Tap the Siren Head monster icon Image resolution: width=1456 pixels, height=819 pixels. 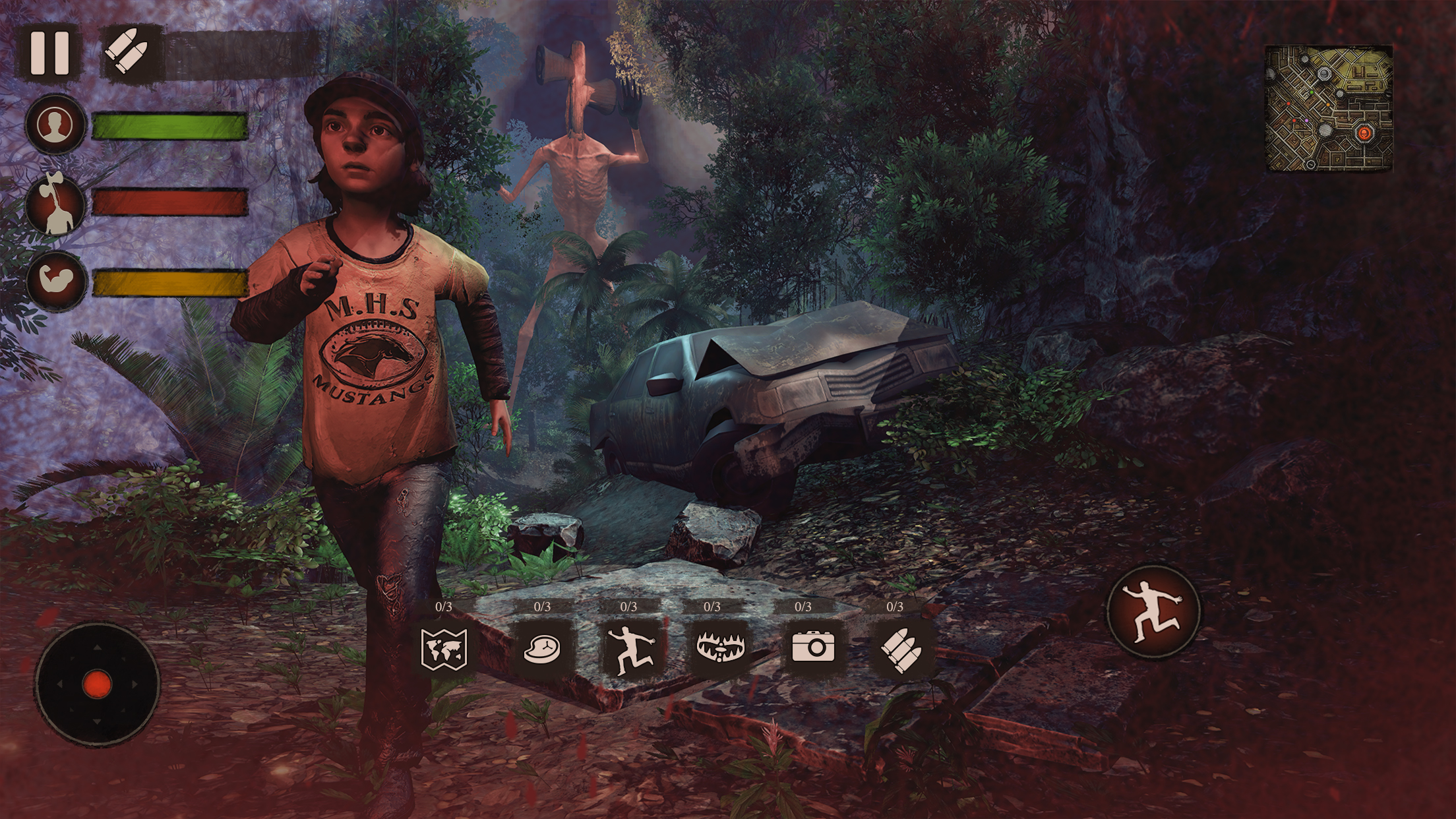[x=57, y=202]
